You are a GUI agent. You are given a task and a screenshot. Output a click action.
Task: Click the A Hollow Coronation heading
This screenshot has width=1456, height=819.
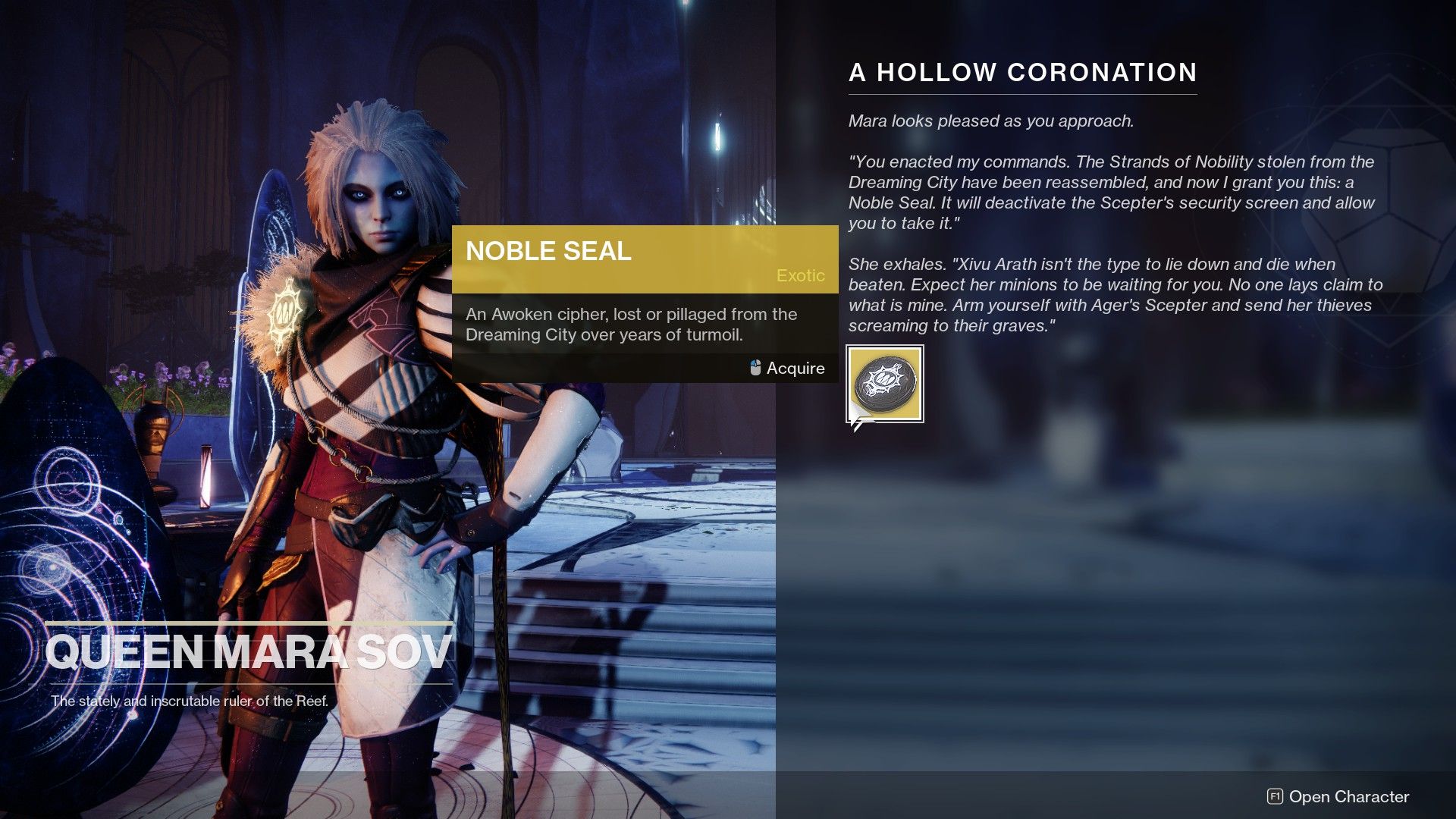(x=1024, y=73)
